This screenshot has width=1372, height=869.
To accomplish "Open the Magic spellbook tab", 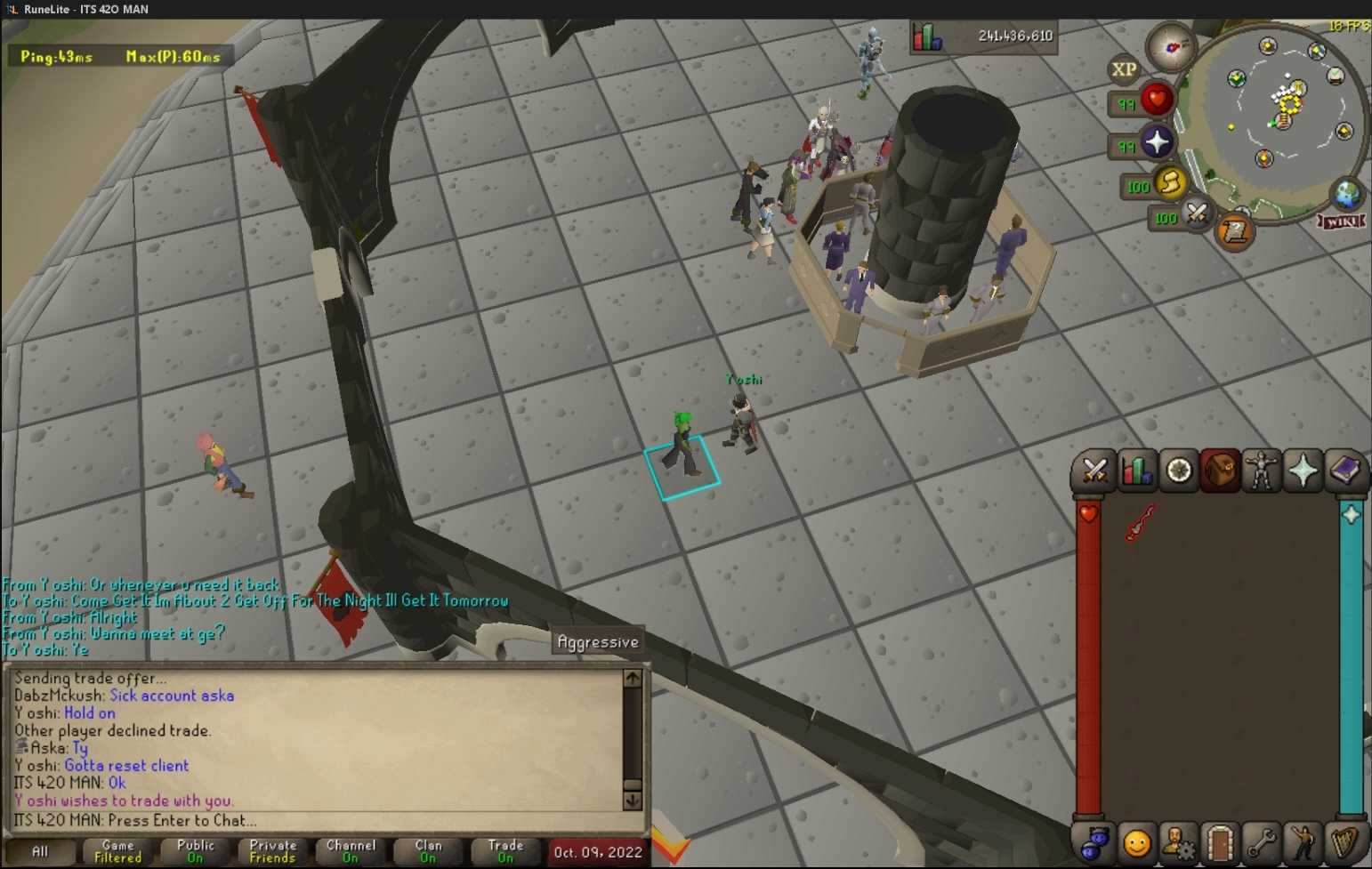I will 1344,471.
